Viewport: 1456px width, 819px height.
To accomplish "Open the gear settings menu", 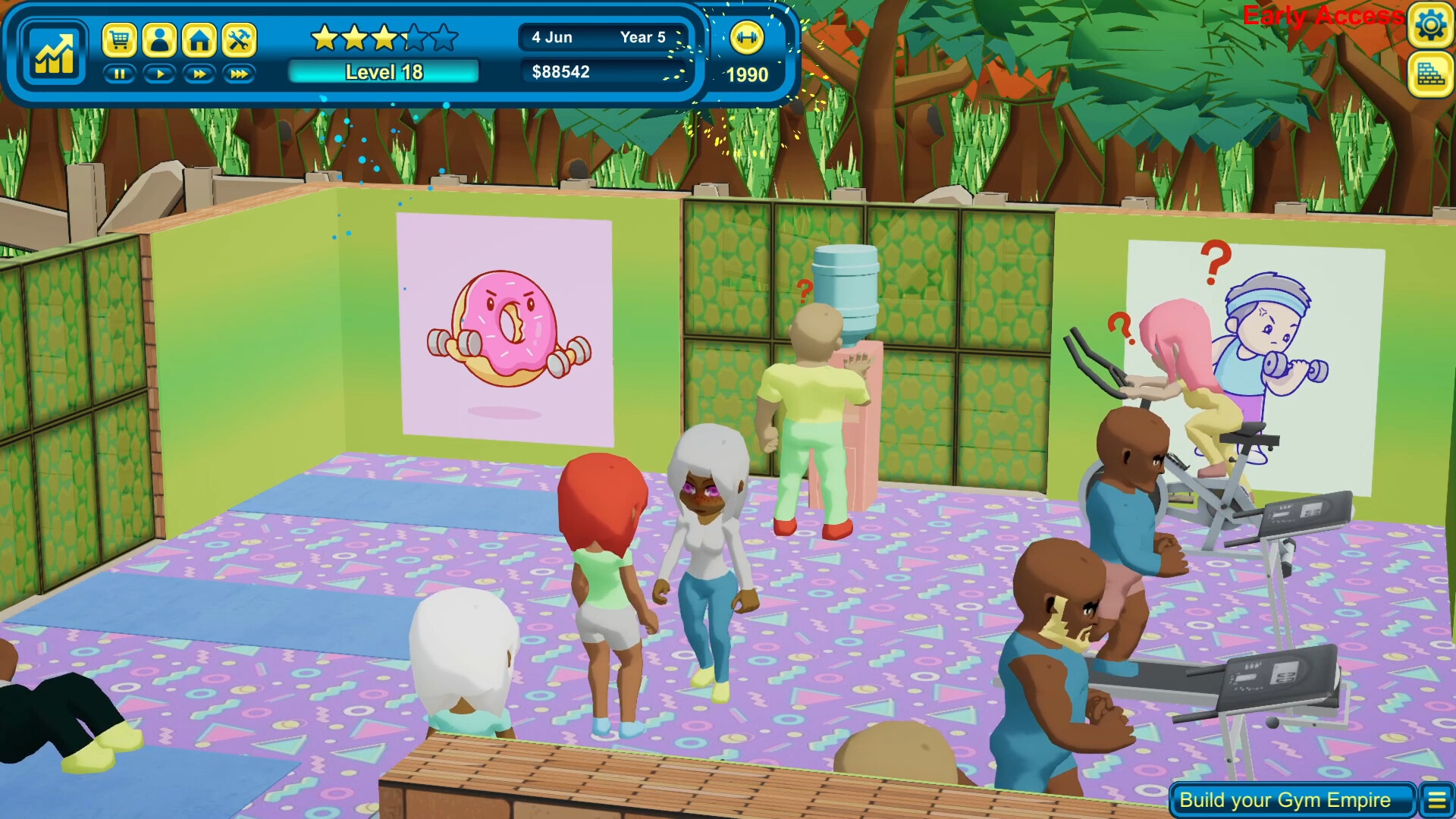I will click(x=1430, y=26).
